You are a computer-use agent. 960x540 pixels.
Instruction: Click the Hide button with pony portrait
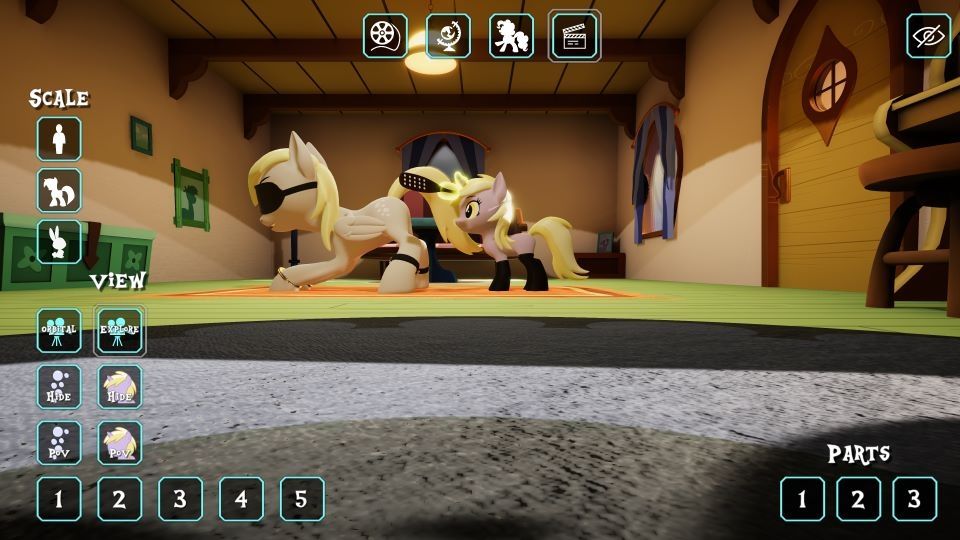click(119, 386)
